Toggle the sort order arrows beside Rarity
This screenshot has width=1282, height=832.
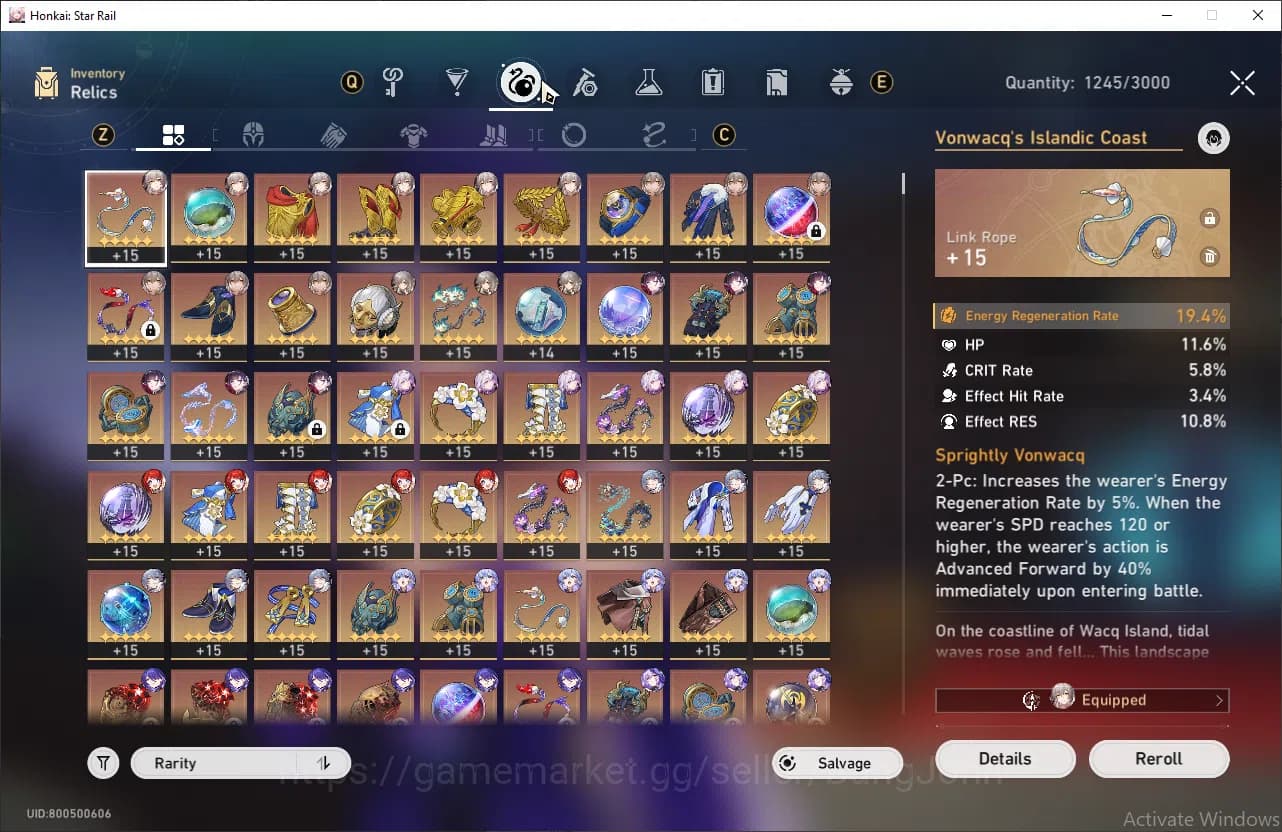coord(322,762)
